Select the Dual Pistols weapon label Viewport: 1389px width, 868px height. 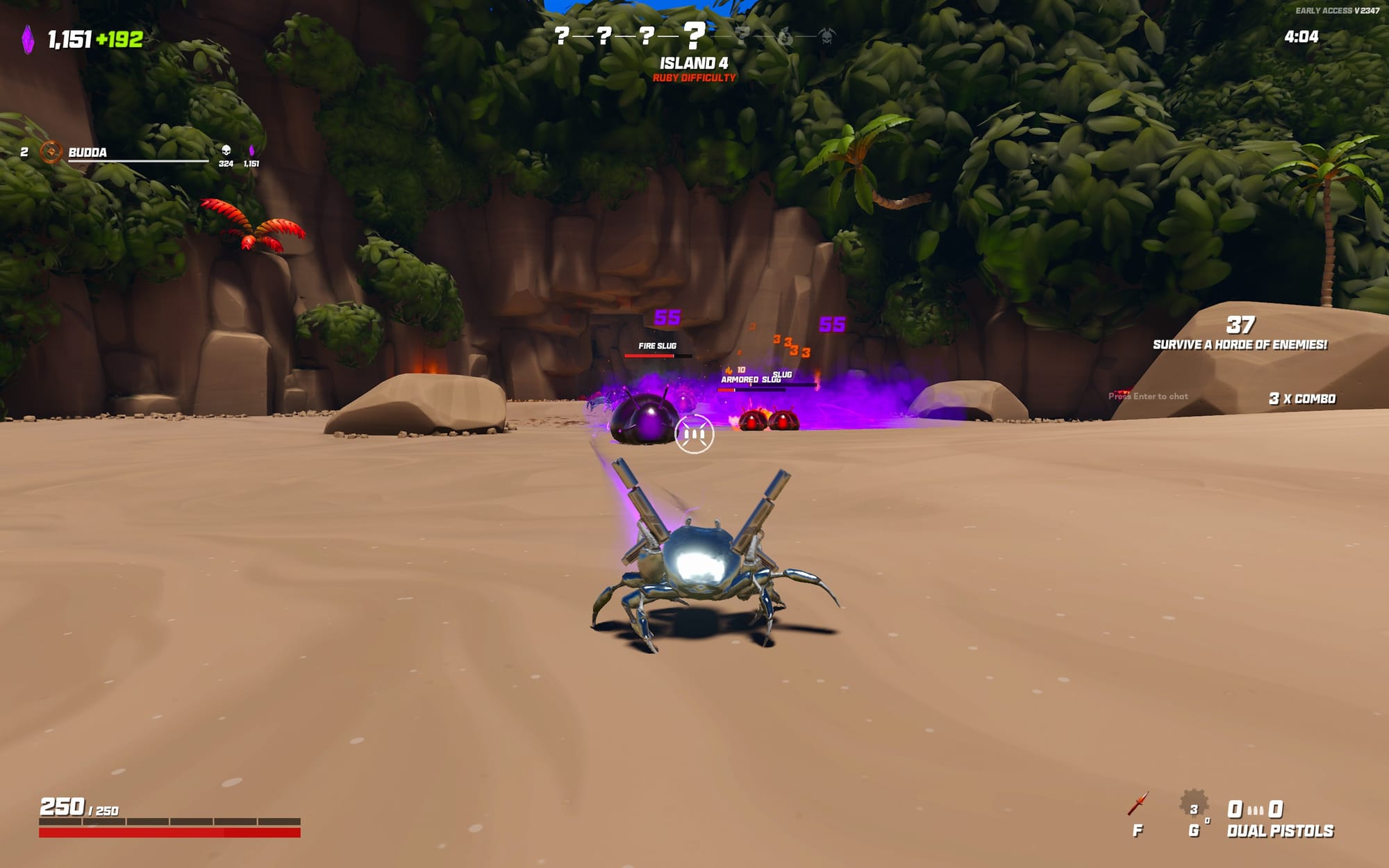(x=1280, y=831)
